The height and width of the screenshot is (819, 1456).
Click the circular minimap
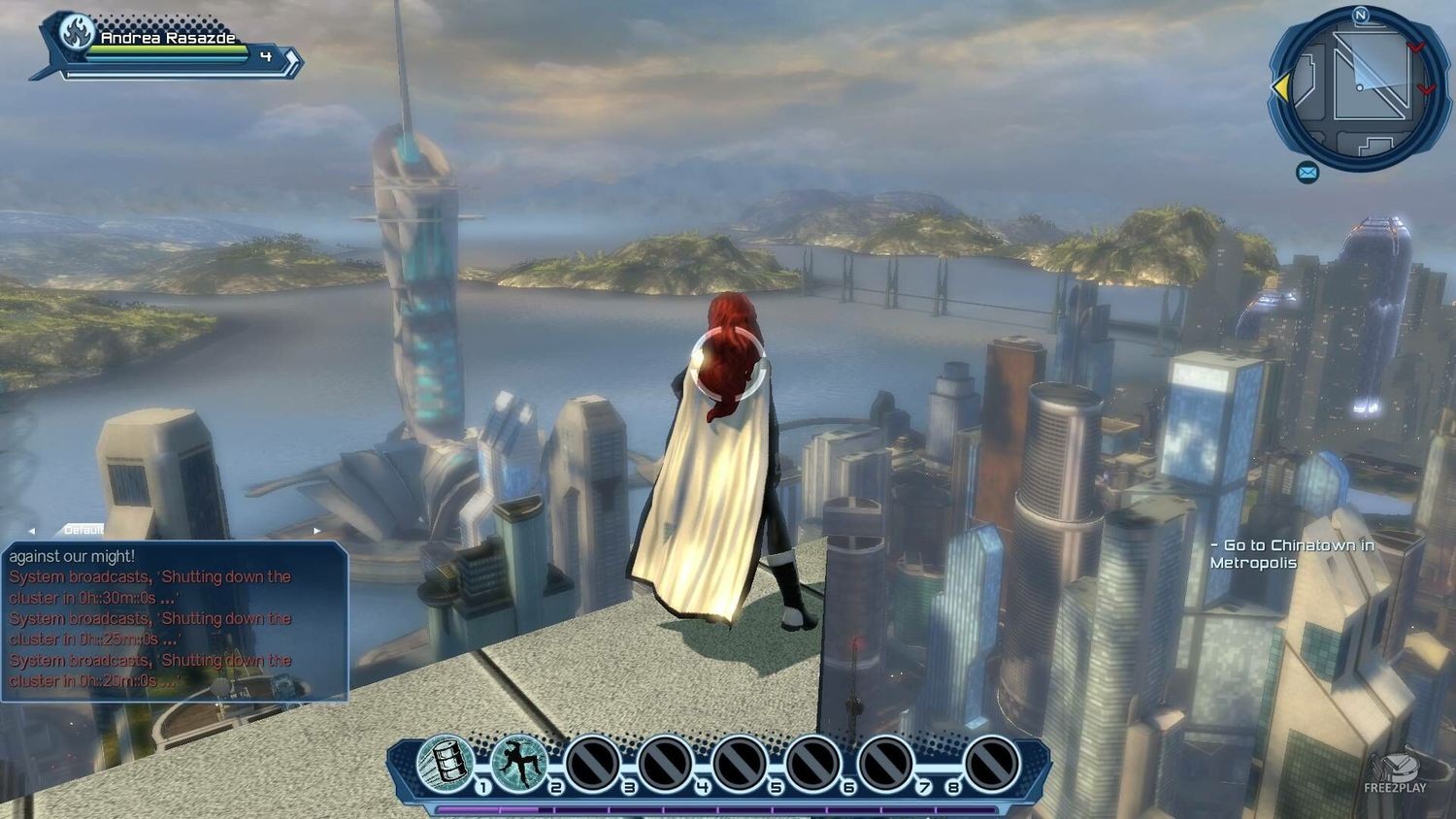click(1359, 88)
